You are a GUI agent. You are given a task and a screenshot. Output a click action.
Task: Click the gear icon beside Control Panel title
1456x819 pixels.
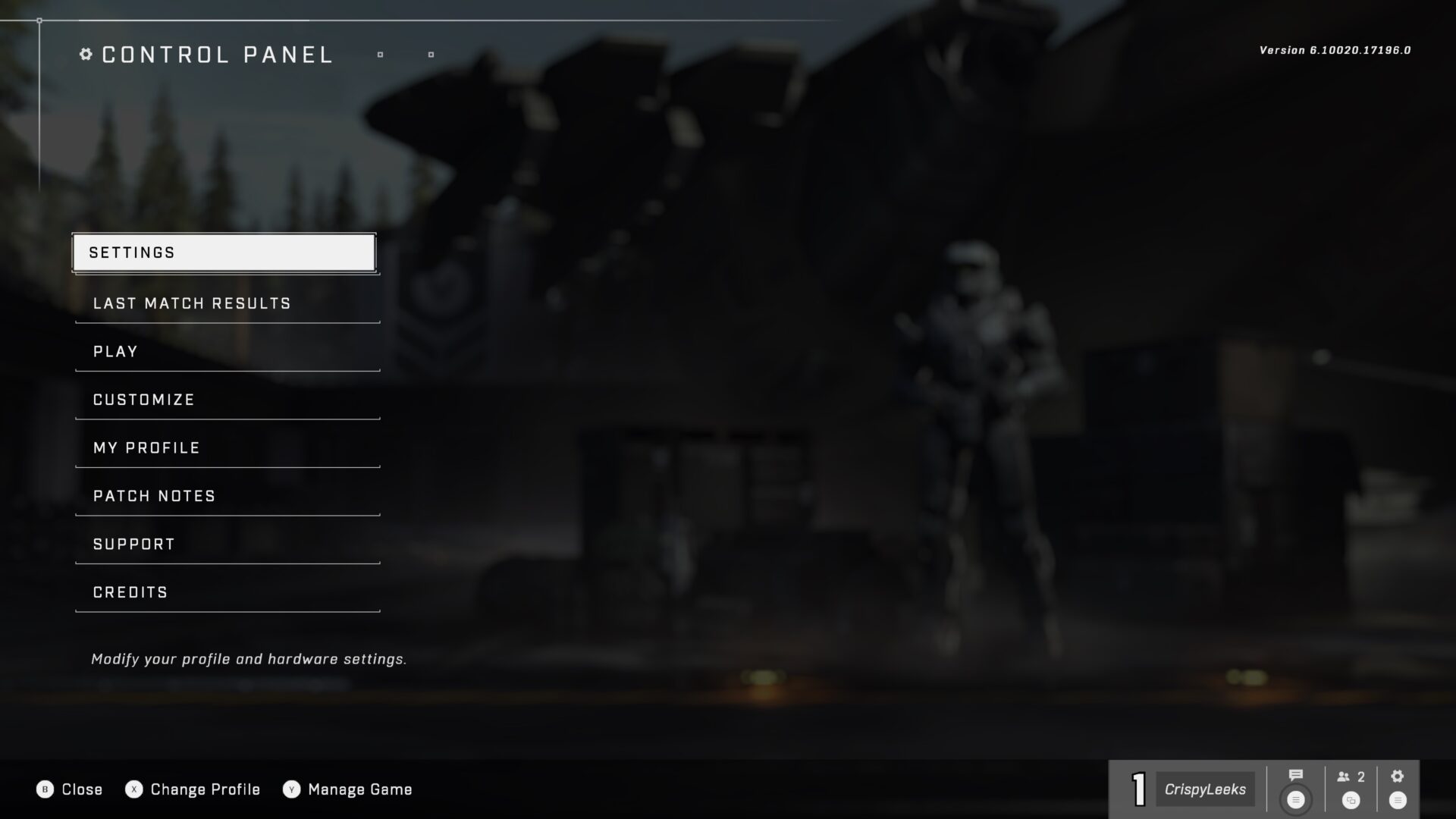(x=84, y=54)
